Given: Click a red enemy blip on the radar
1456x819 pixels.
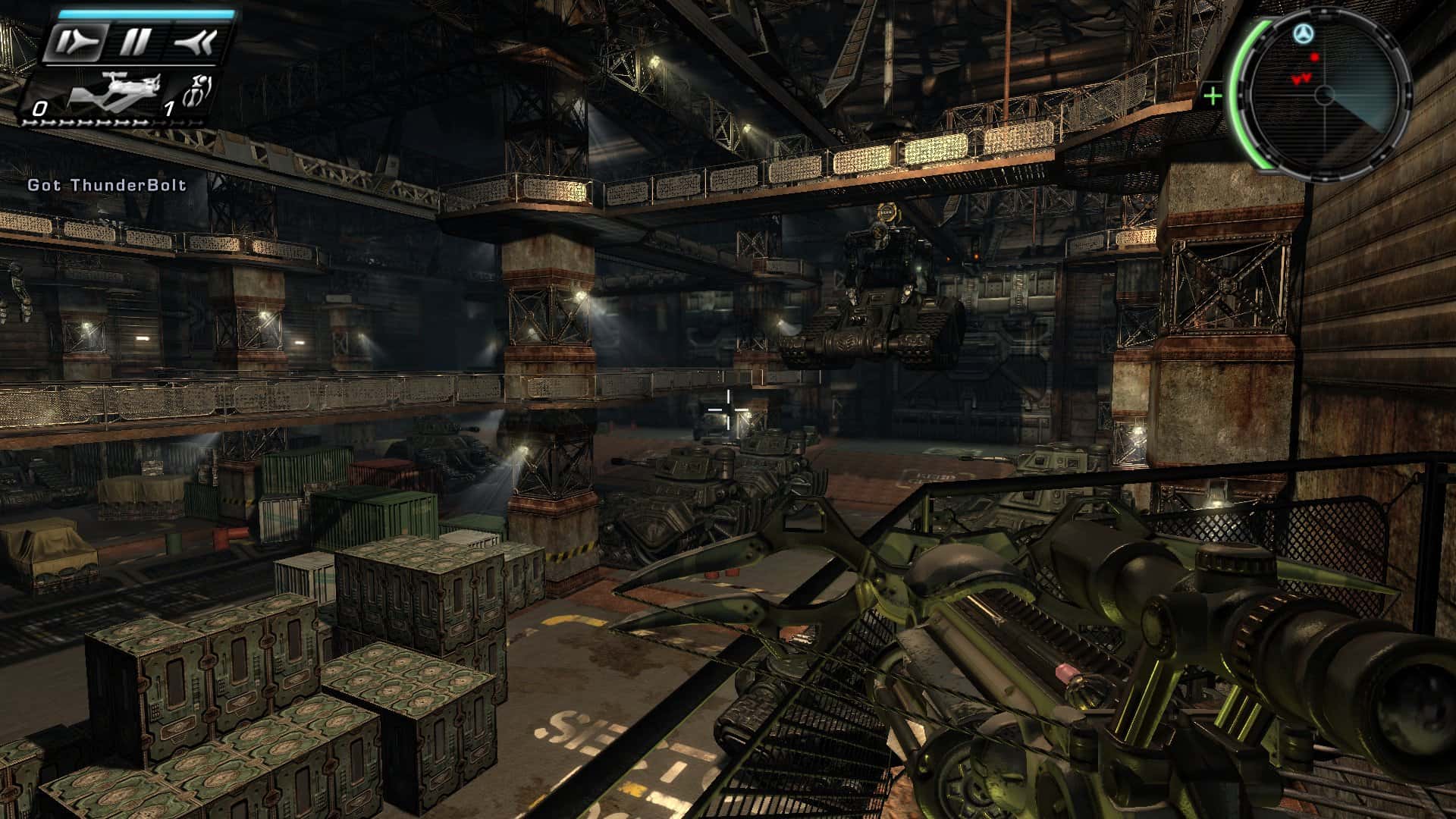Looking at the screenshot, I should coord(1314,58).
